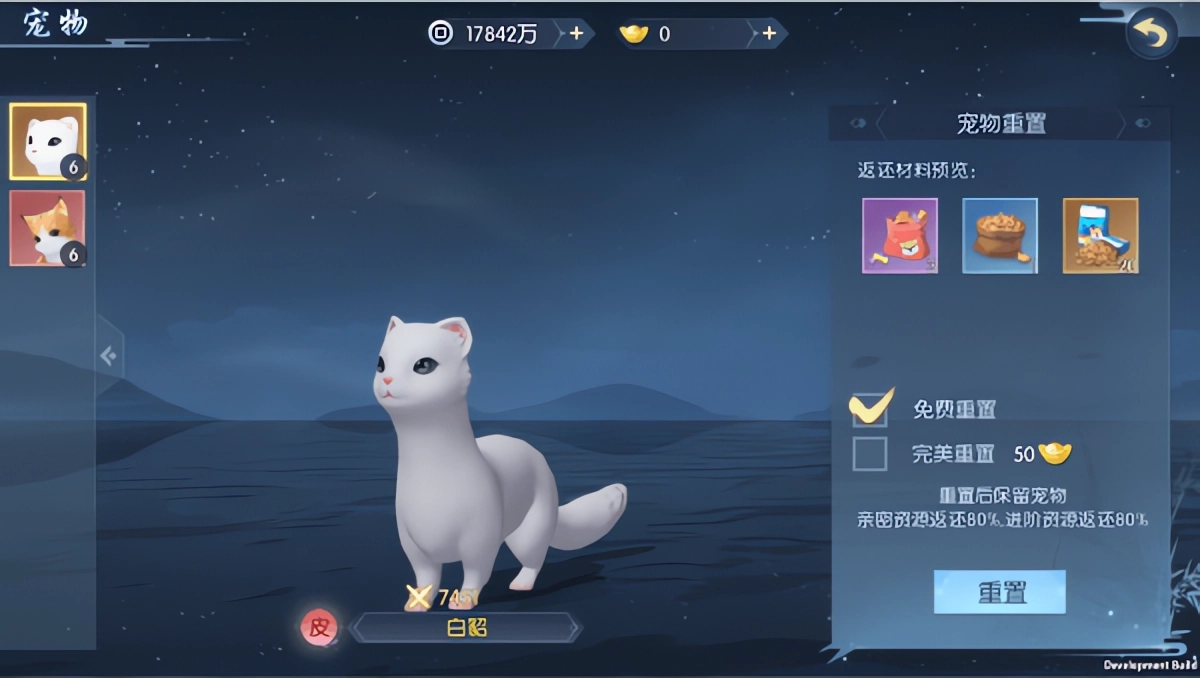The width and height of the screenshot is (1200, 678).
Task: Add gold ingots with plus button
Action: 768,34
